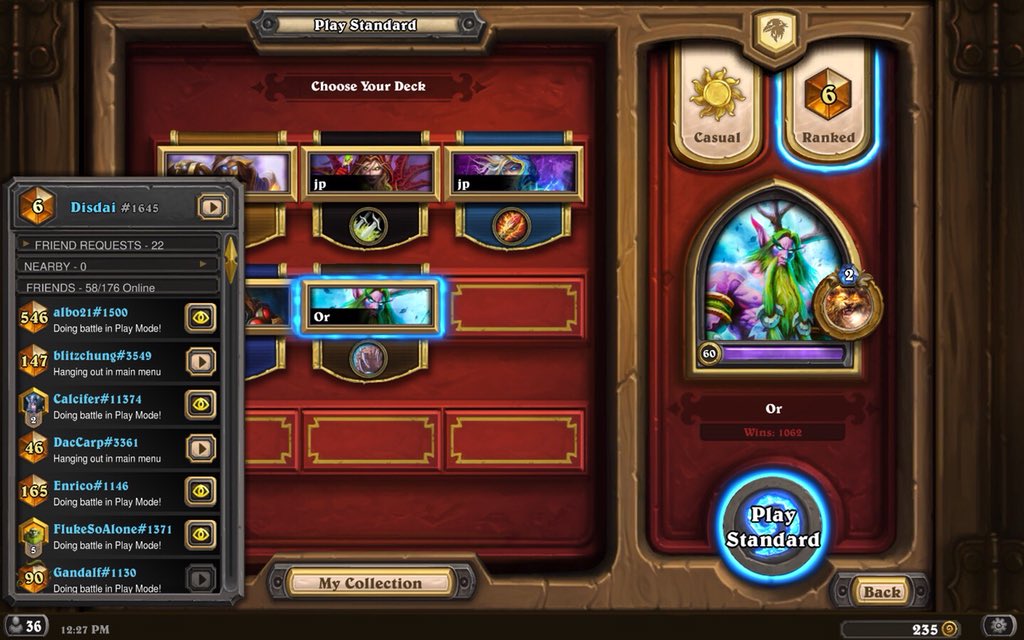Go back using the Back button
Screen dimensions: 1024x640
881,591
